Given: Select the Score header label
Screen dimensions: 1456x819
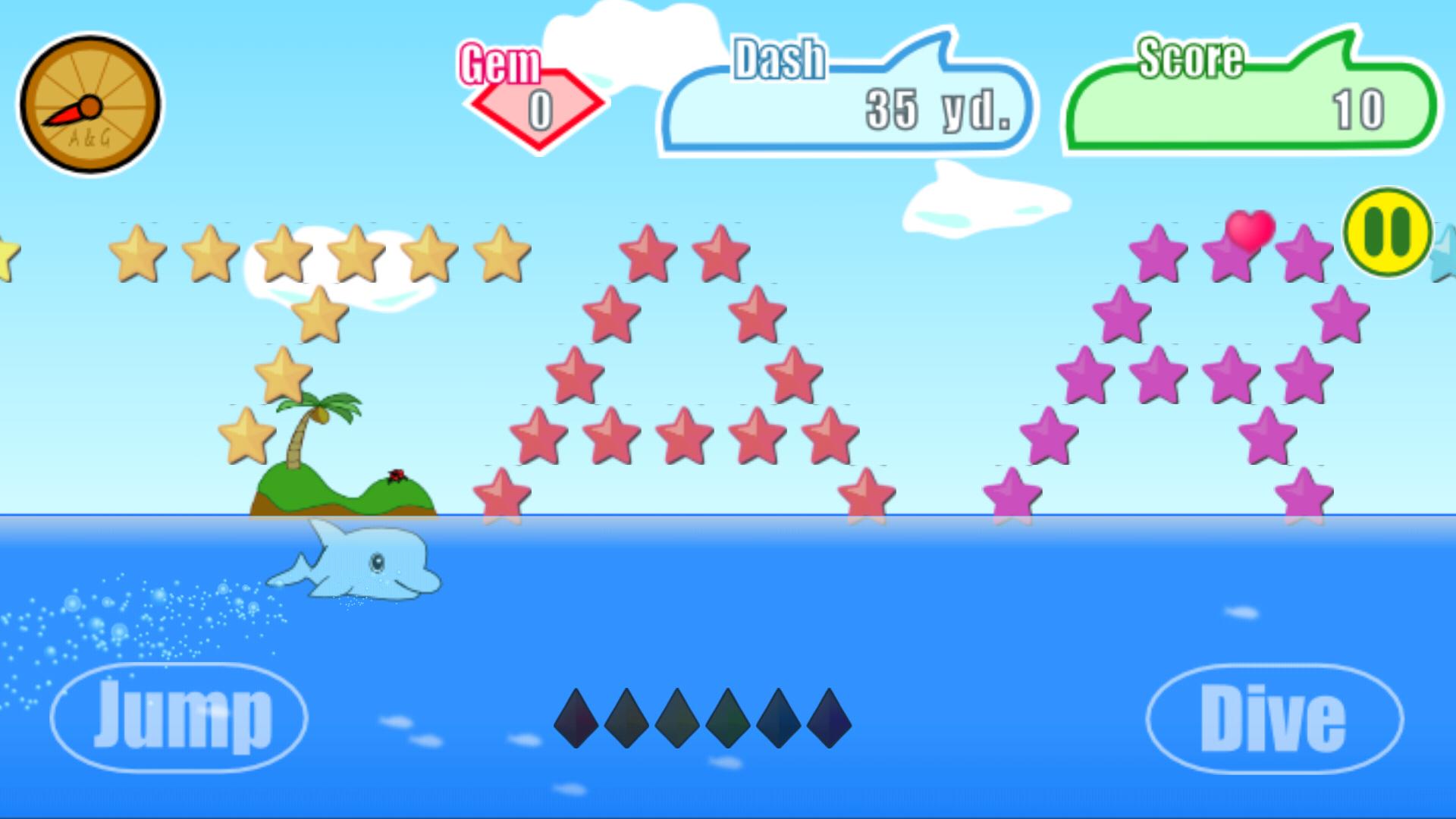Looking at the screenshot, I should (x=1191, y=57).
